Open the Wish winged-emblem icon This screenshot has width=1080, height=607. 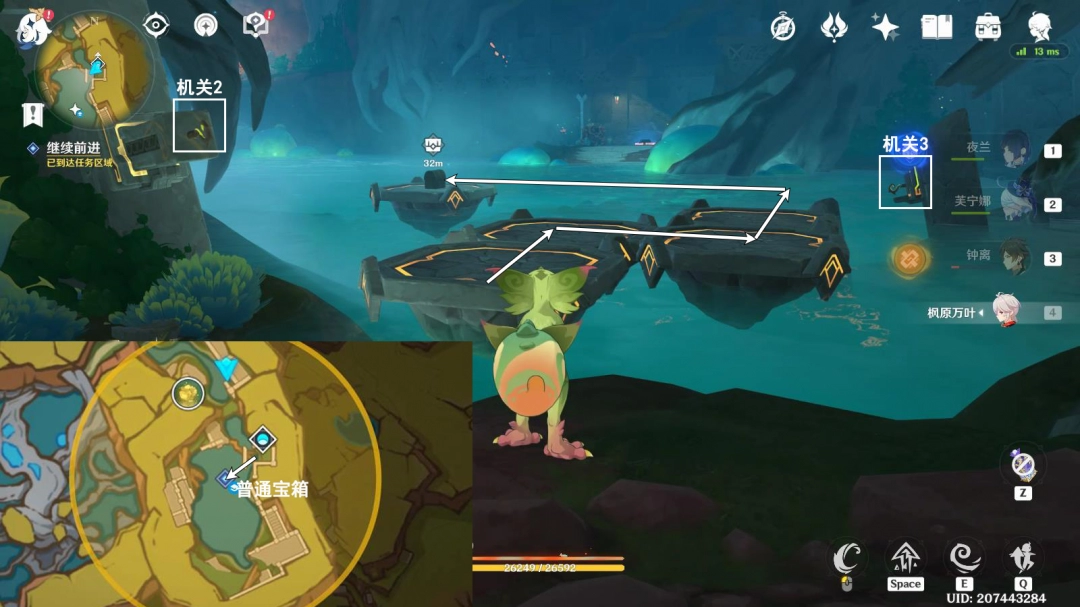834,28
